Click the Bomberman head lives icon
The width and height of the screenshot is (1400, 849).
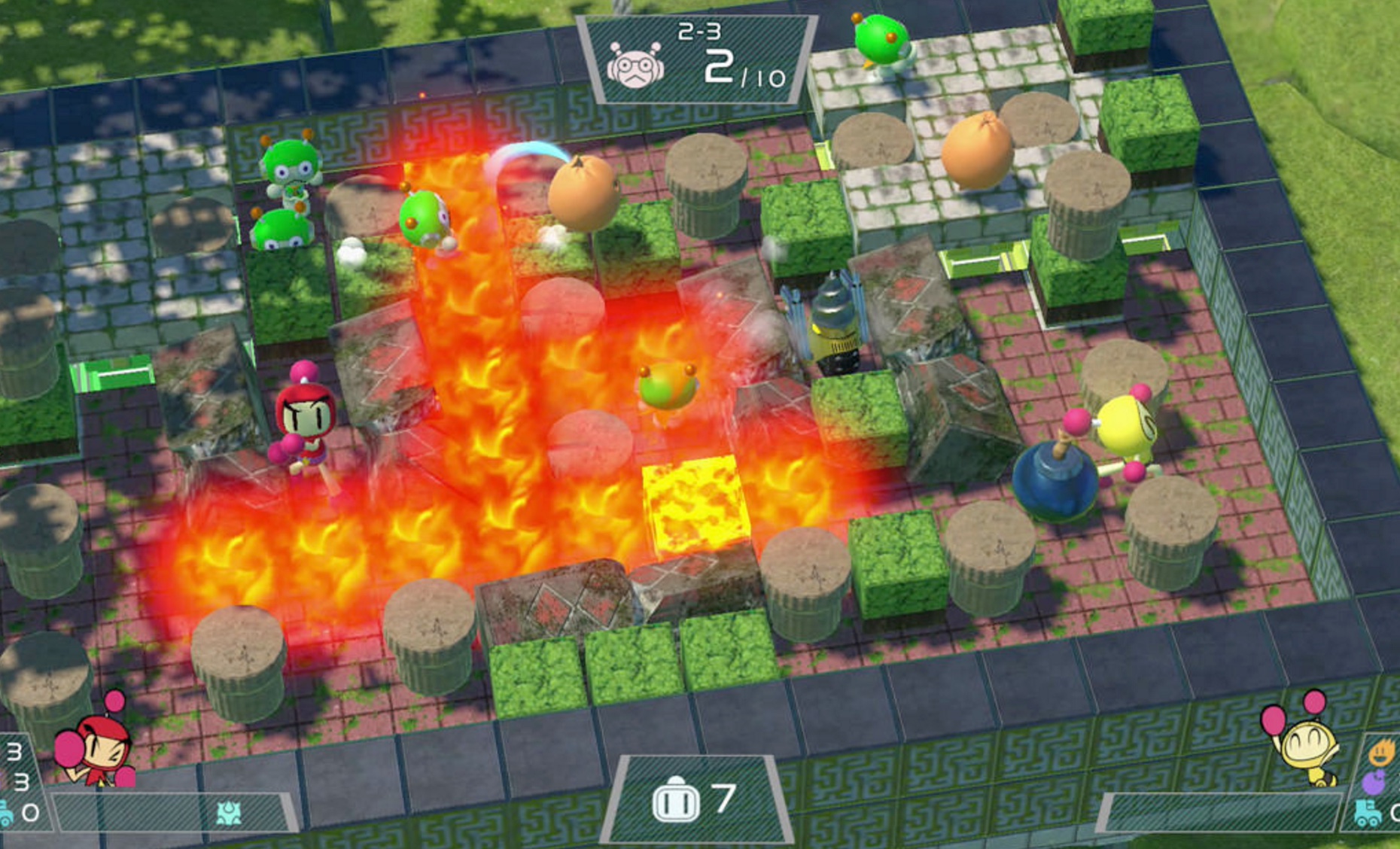[675, 801]
